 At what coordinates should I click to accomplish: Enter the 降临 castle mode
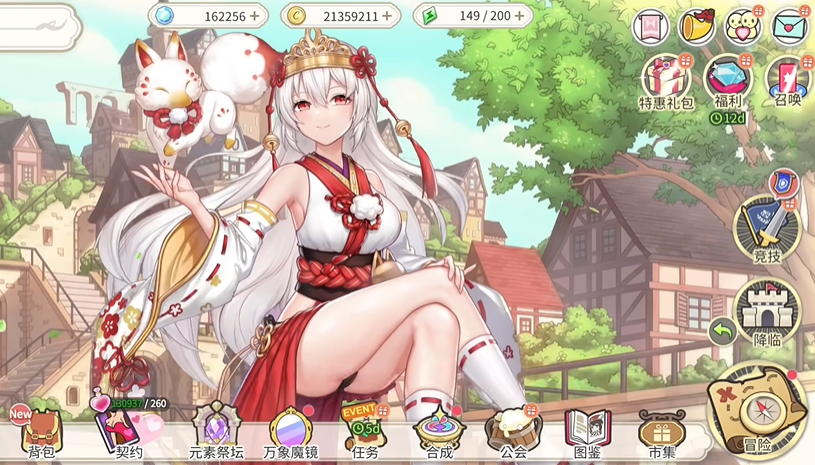(766, 311)
